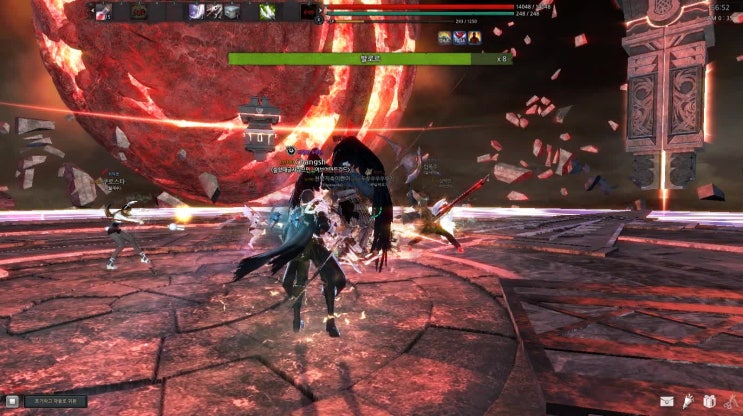
Task: Activate the dark red orb hotbar slot
Action: (x=139, y=12)
